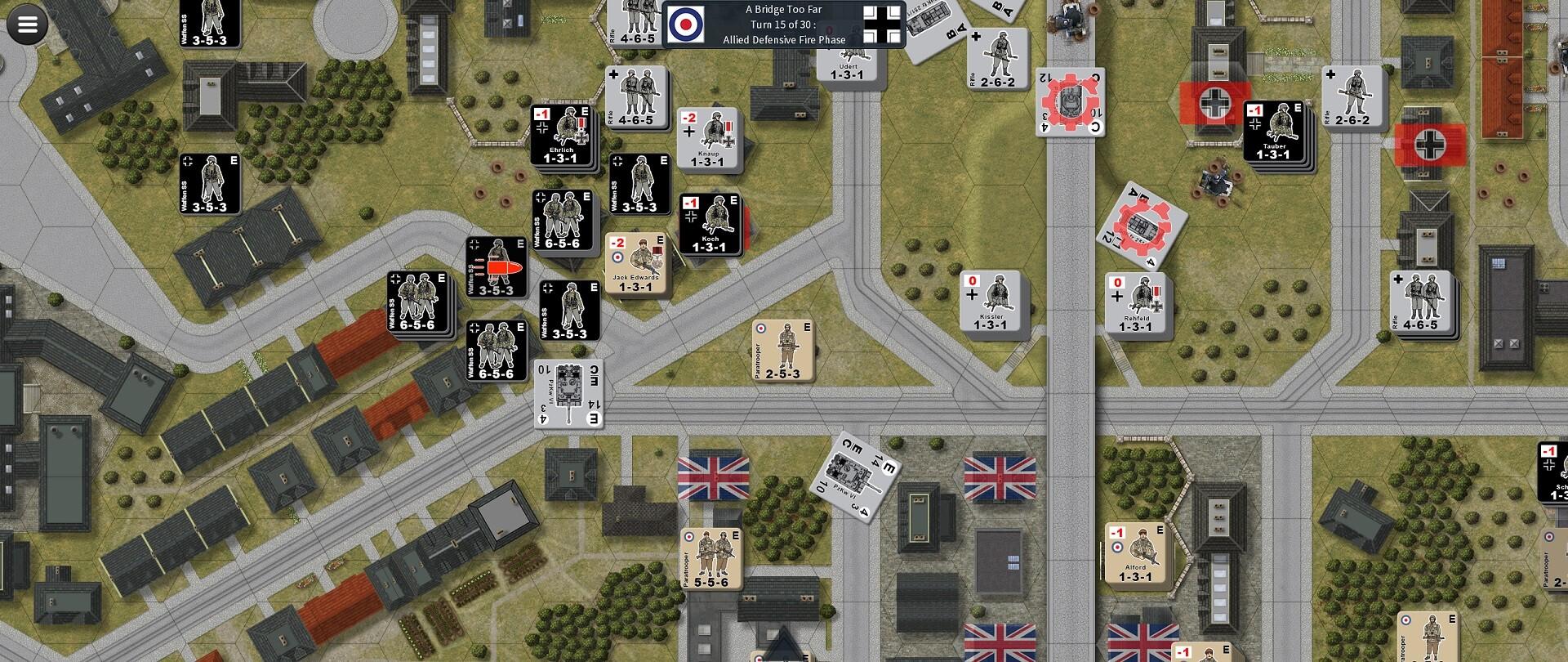Select the Alford 1-3-1 counter with -1 marker

[x=1137, y=554]
